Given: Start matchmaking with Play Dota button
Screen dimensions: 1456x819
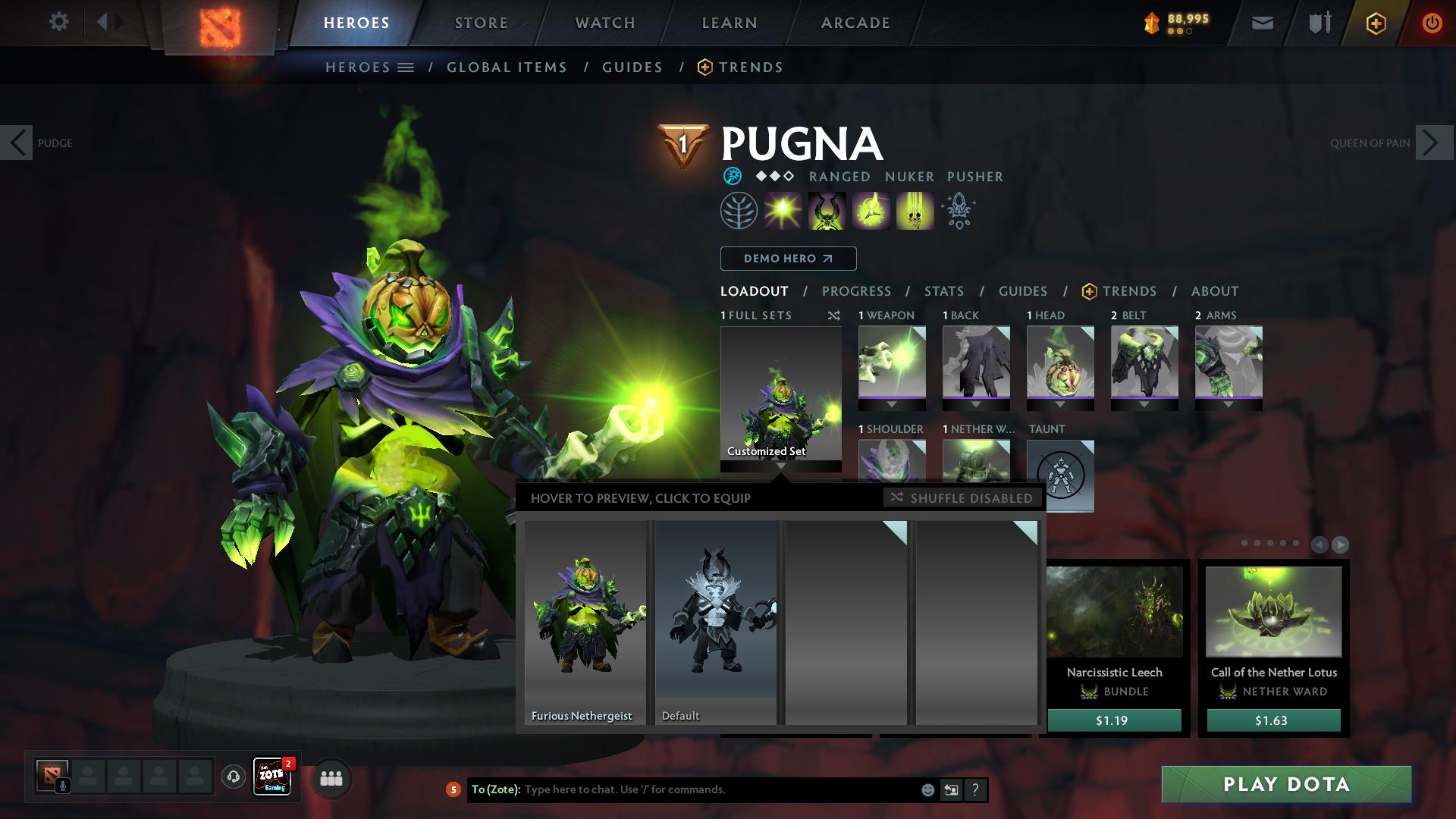Looking at the screenshot, I should [x=1286, y=784].
